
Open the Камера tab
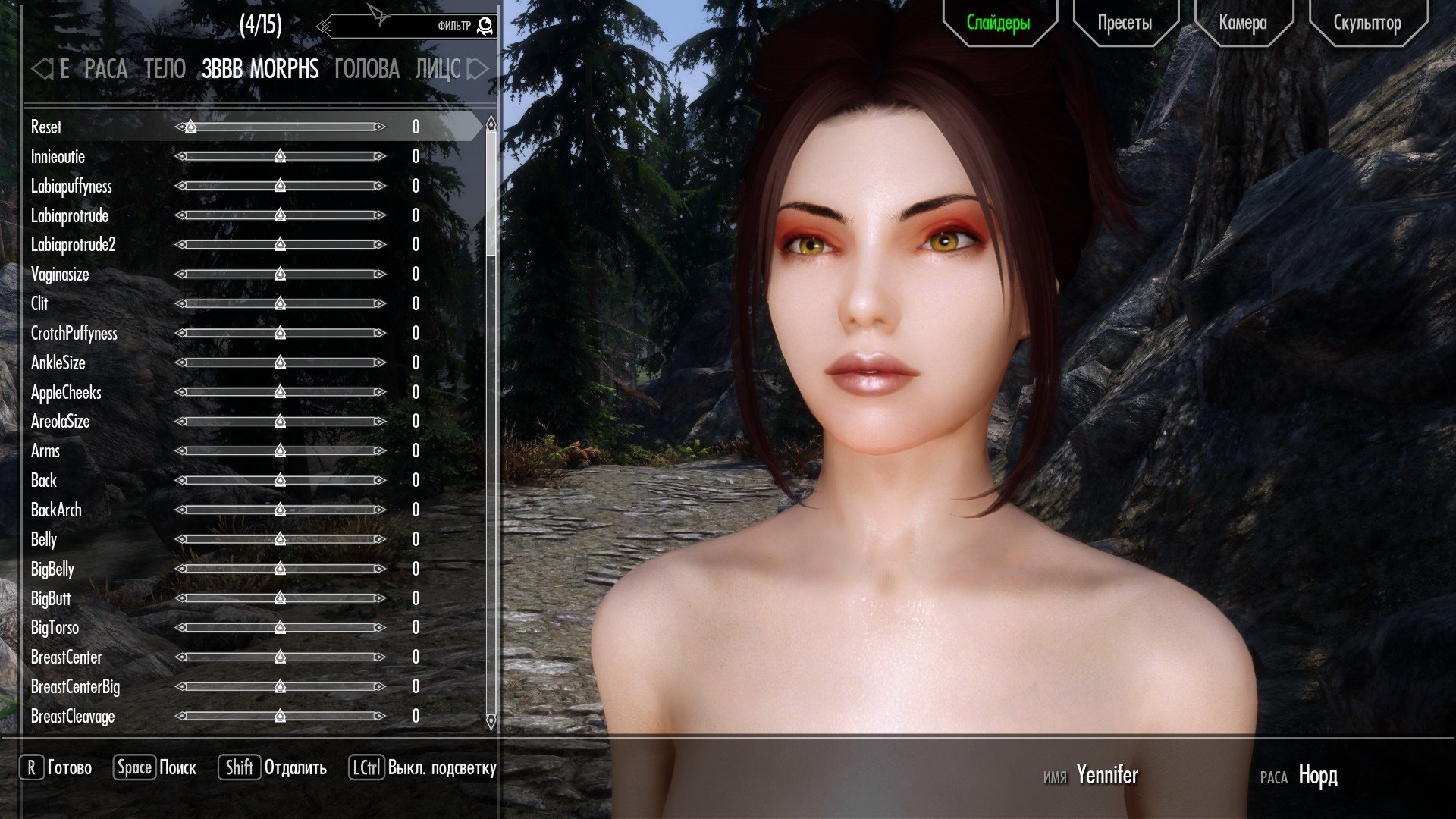coord(1243,24)
